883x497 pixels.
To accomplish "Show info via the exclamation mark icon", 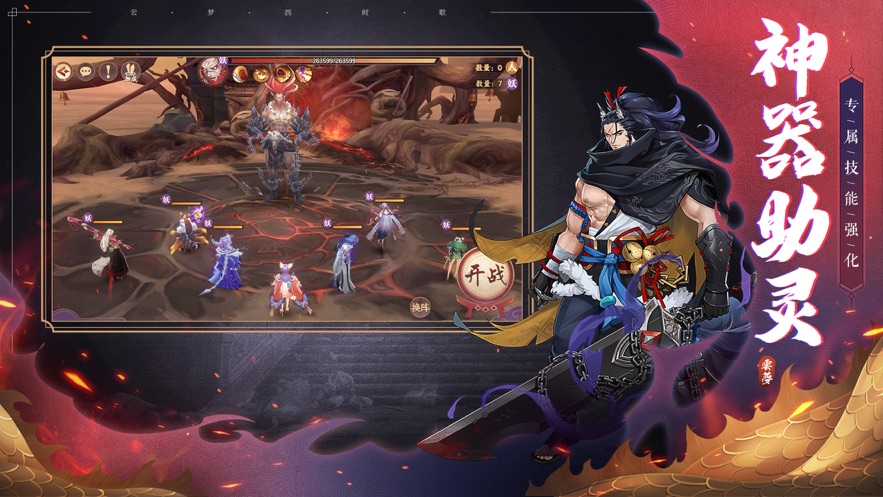I will click(x=108, y=71).
